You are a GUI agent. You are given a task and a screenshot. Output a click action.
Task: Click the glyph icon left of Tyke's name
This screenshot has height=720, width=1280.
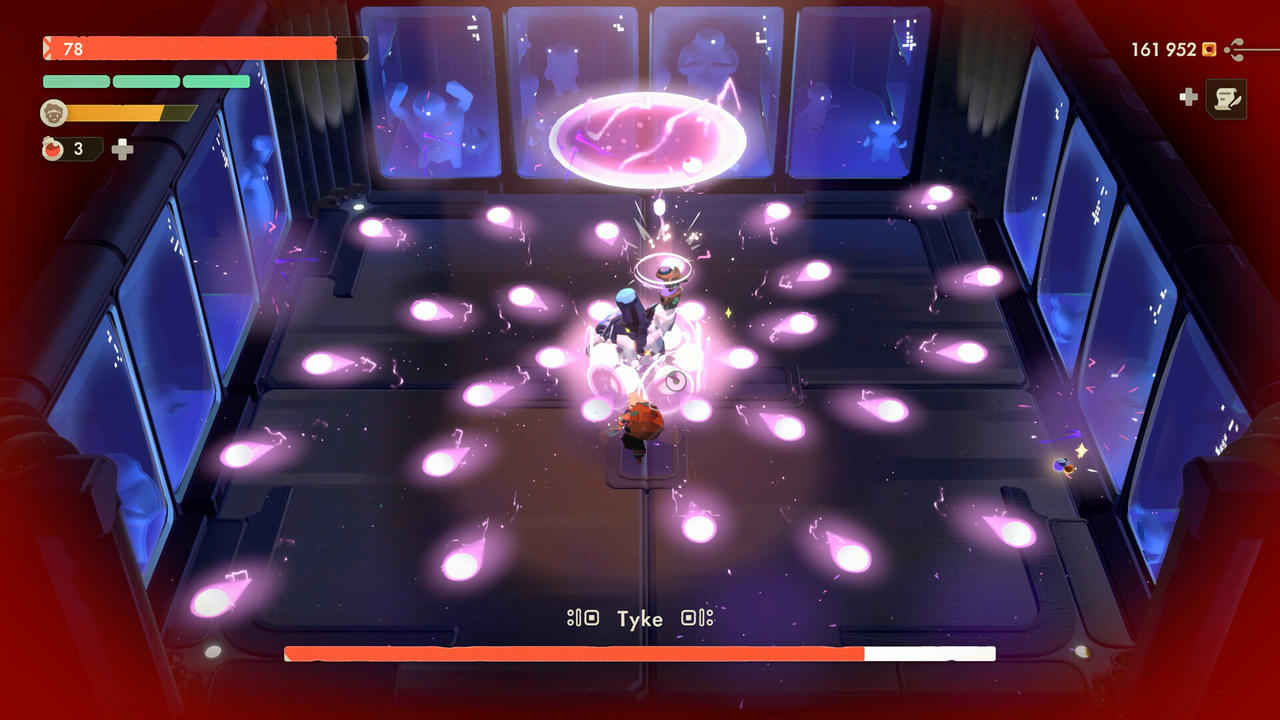(x=584, y=618)
